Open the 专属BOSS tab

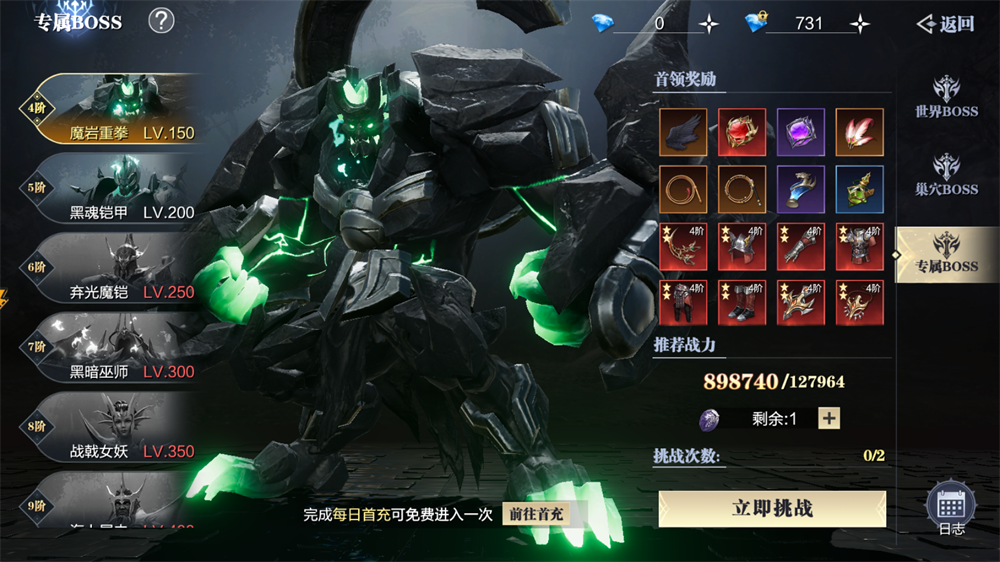946,254
